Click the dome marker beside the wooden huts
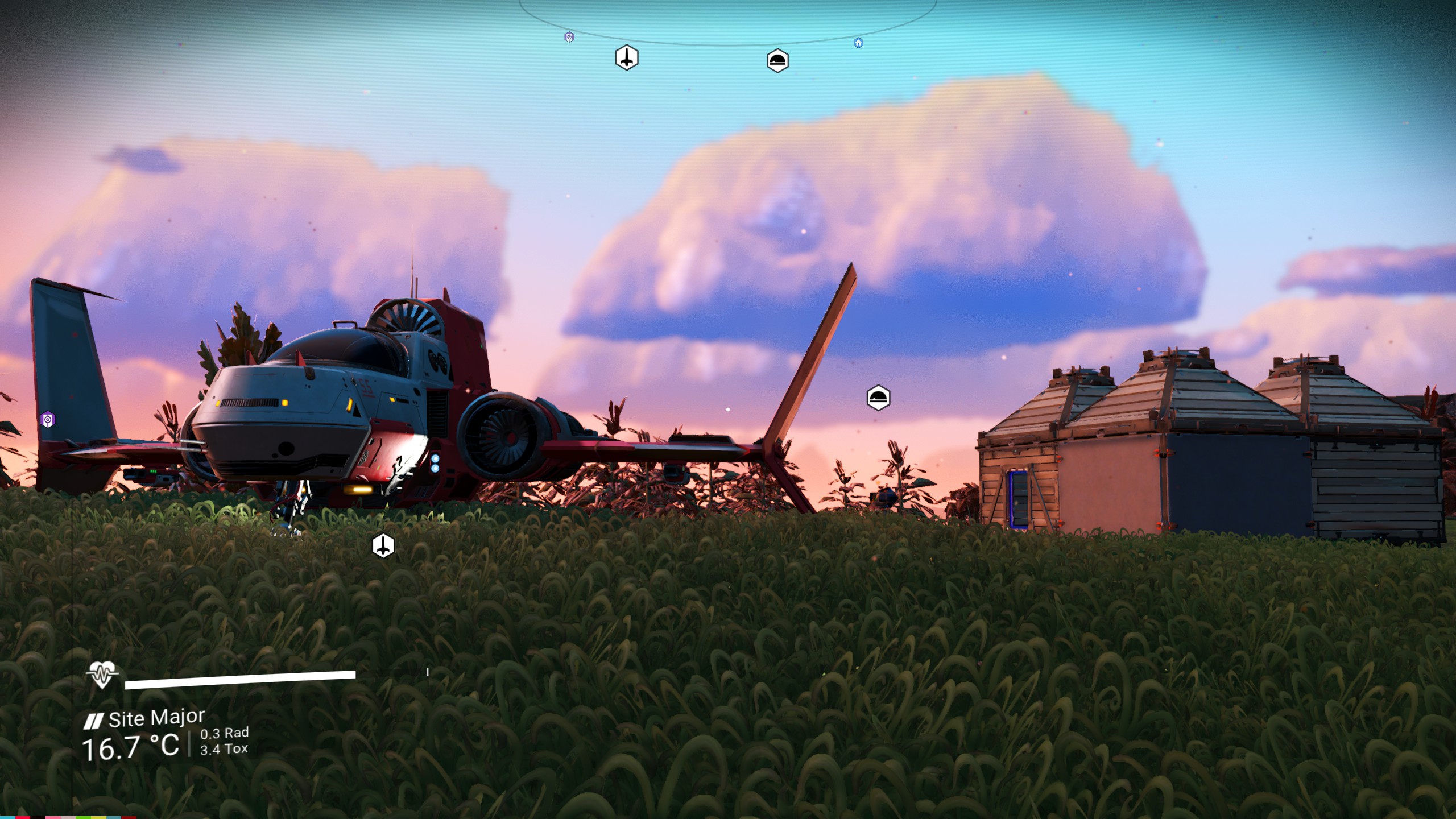 (x=878, y=398)
